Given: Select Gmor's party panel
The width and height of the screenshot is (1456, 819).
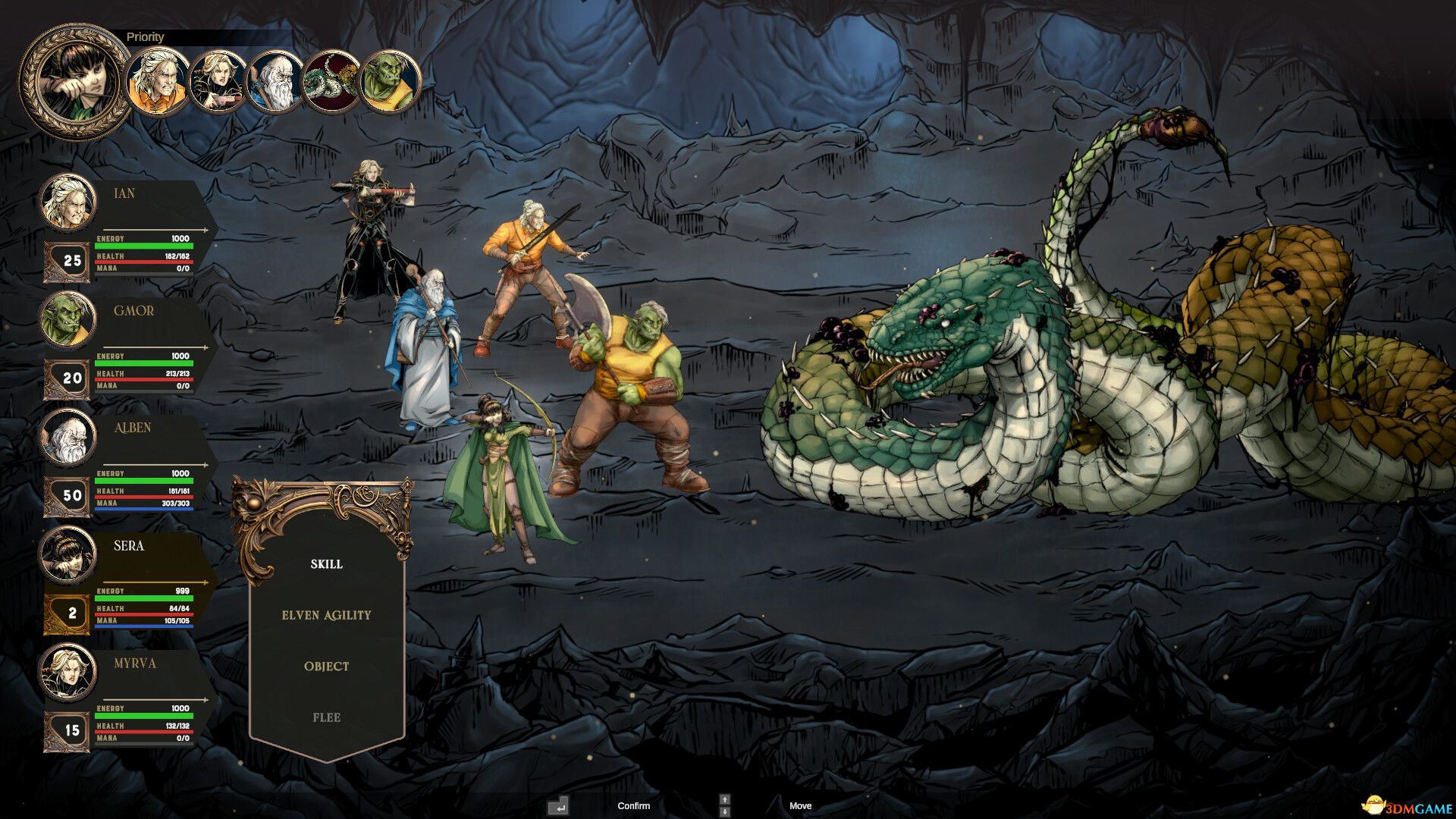Looking at the screenshot, I should 125,345.
